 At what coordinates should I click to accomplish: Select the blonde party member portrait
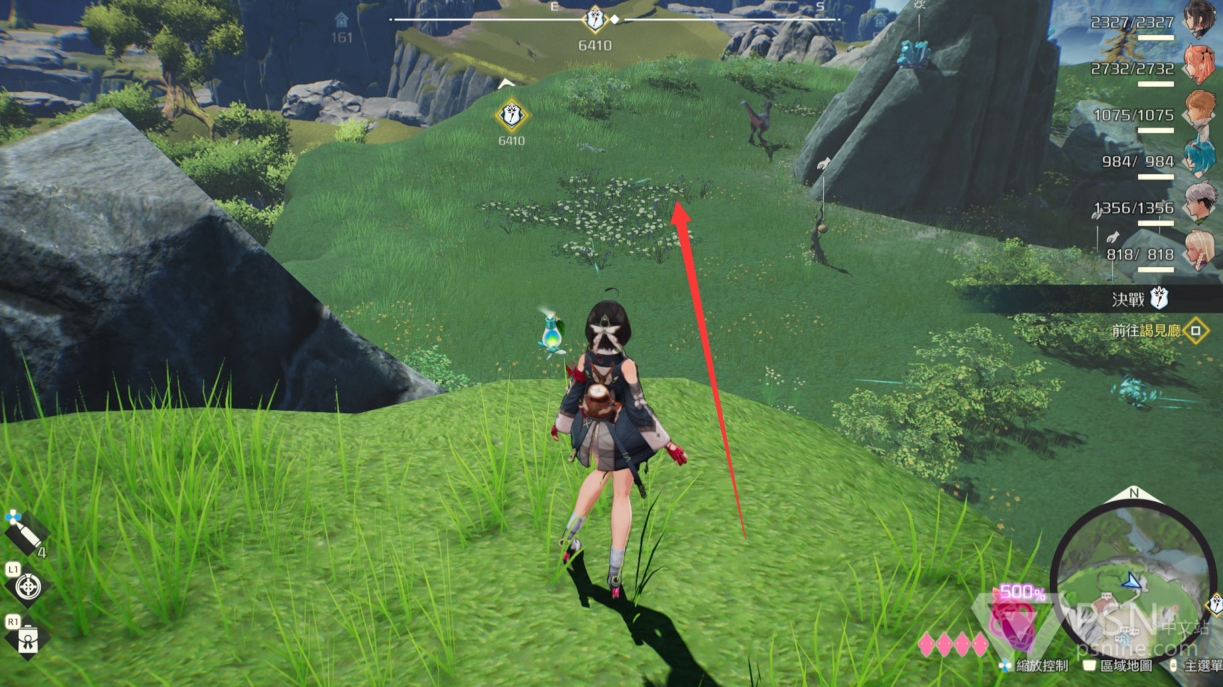click(1199, 249)
